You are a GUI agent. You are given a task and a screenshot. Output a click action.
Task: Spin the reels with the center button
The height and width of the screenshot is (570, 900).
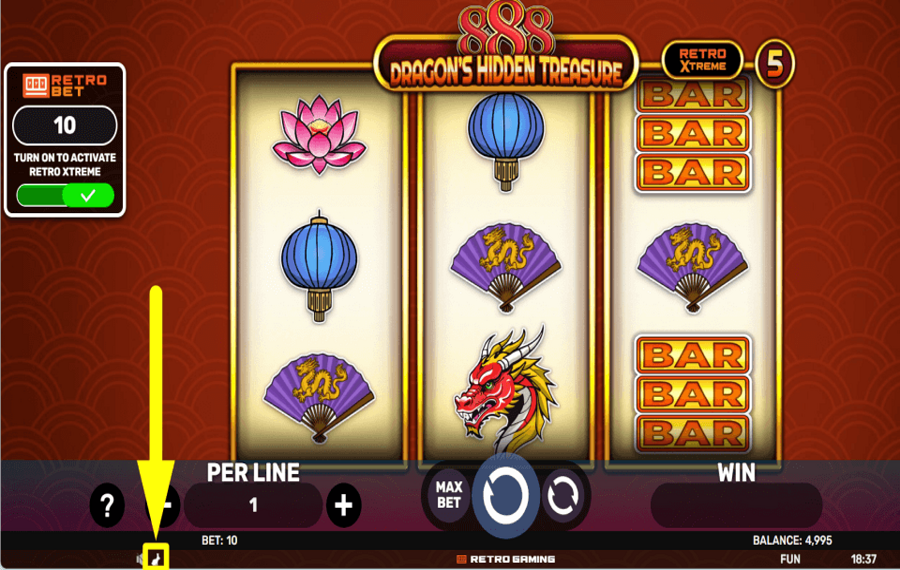(505, 494)
